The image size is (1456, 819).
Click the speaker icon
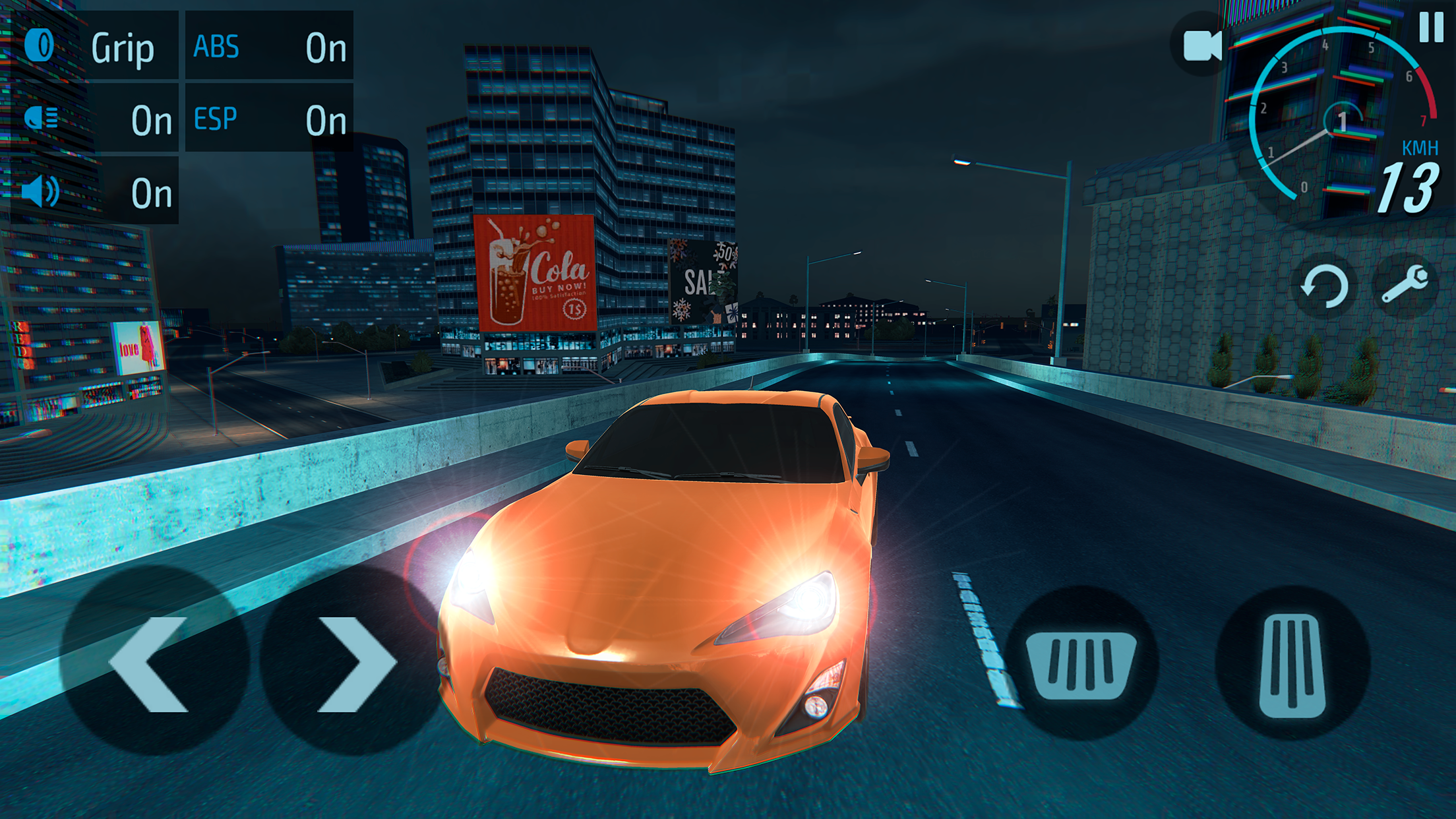[x=41, y=193]
